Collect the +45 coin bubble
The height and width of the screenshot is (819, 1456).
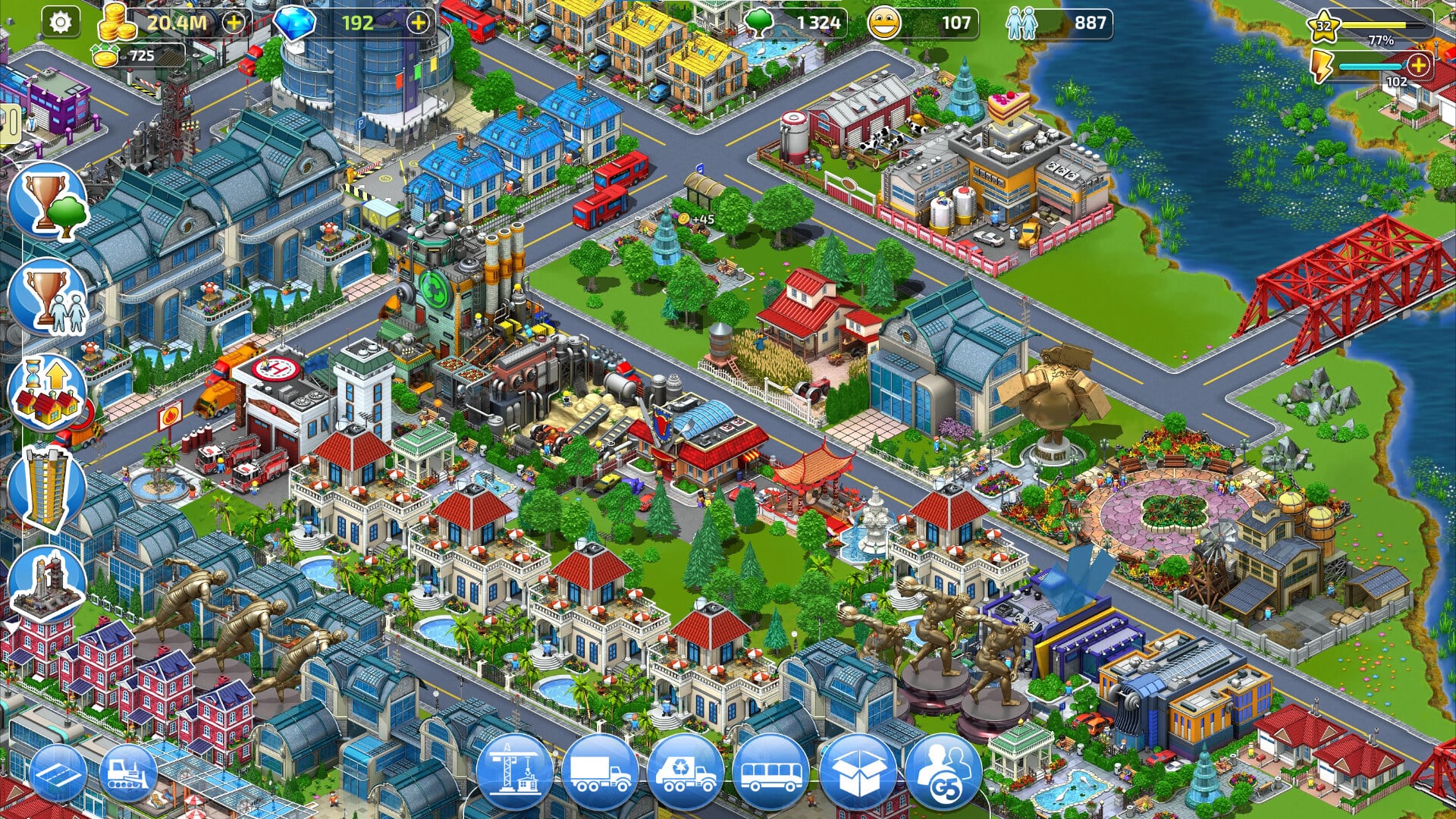[697, 219]
